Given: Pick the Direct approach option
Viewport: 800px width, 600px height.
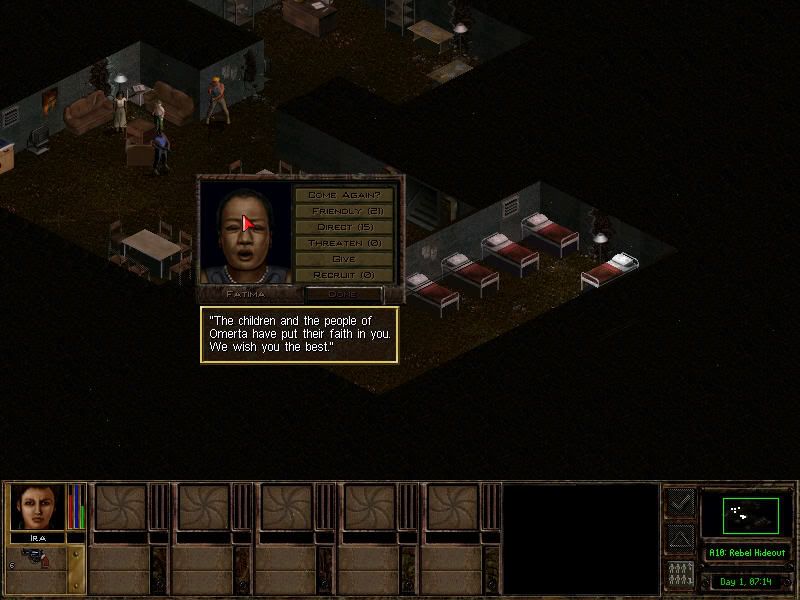Looking at the screenshot, I should [x=343, y=227].
